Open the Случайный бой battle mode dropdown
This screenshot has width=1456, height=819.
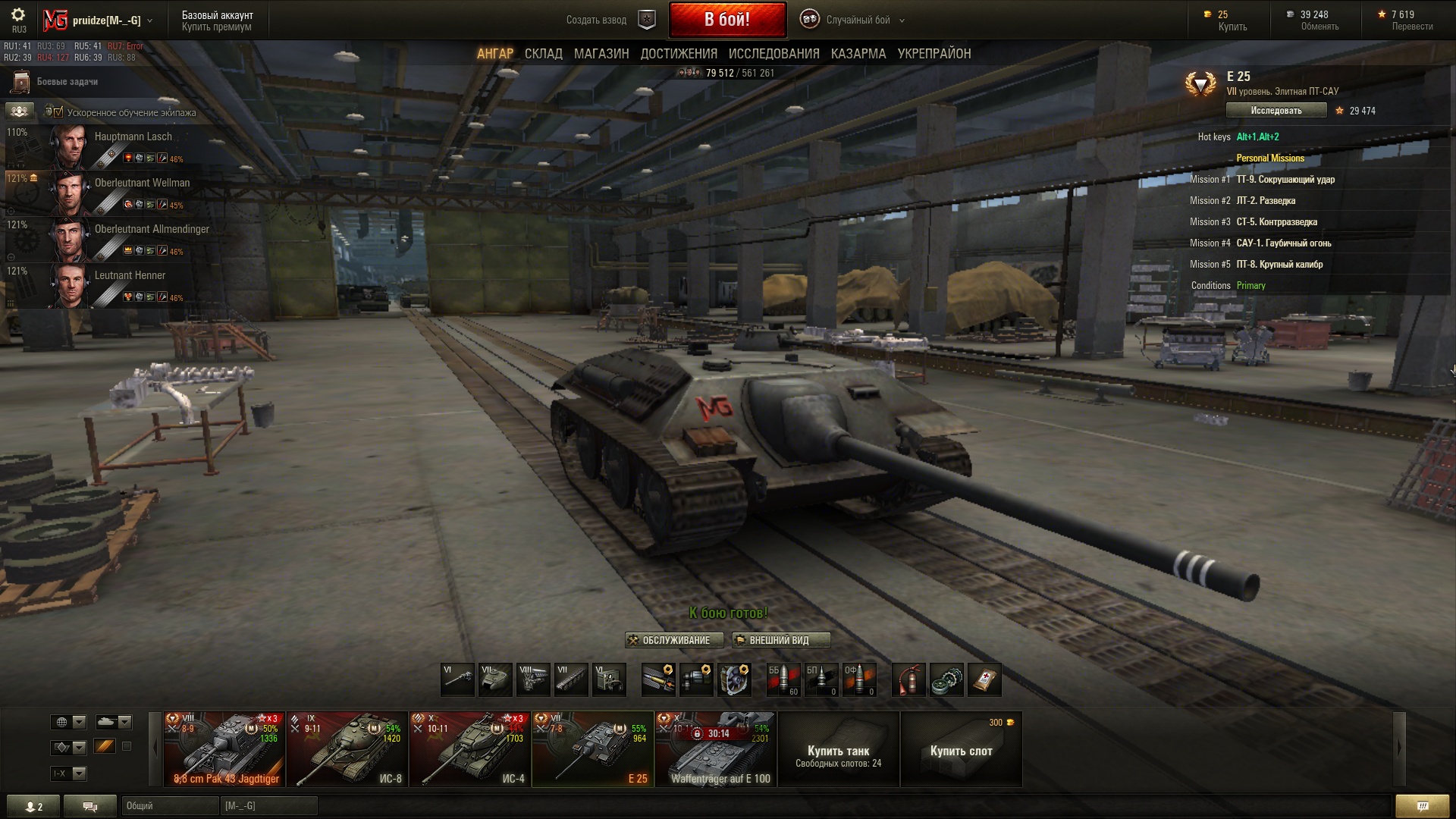click(x=857, y=20)
